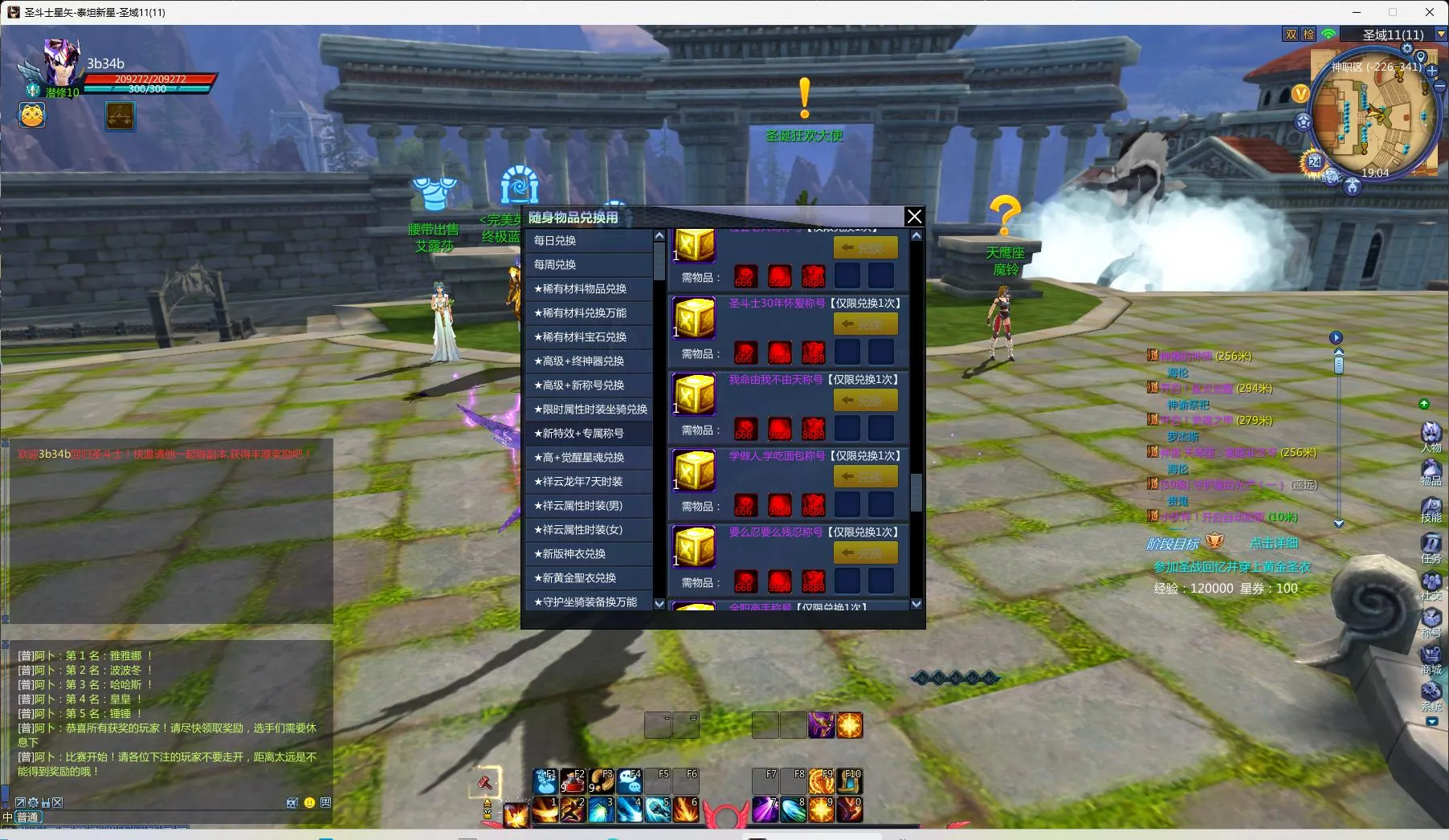Close the game window
The image size is (1449, 840).
(x=1430, y=12)
